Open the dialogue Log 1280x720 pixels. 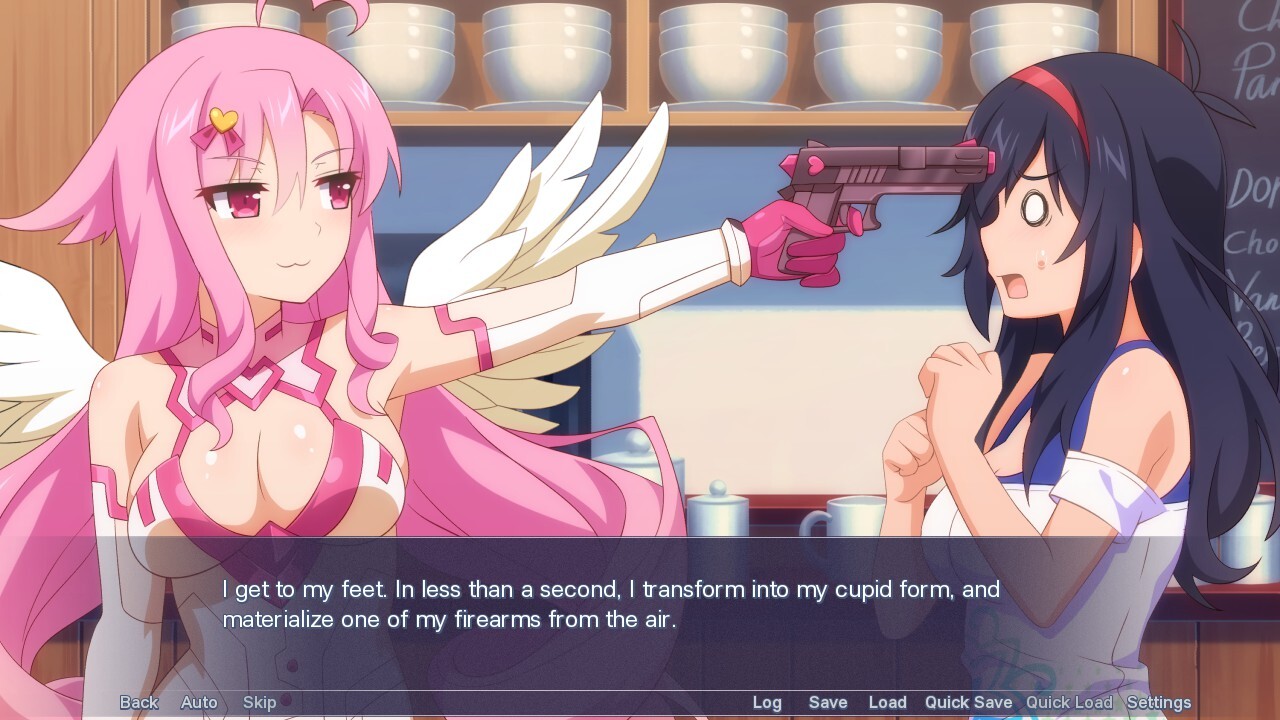point(767,702)
